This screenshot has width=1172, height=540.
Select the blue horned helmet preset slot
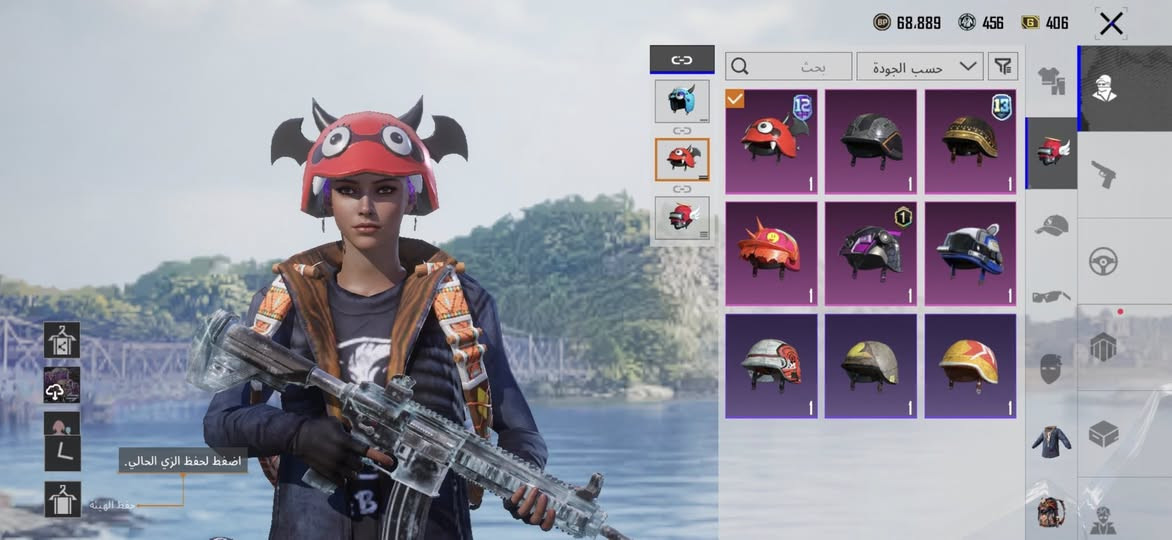(682, 100)
